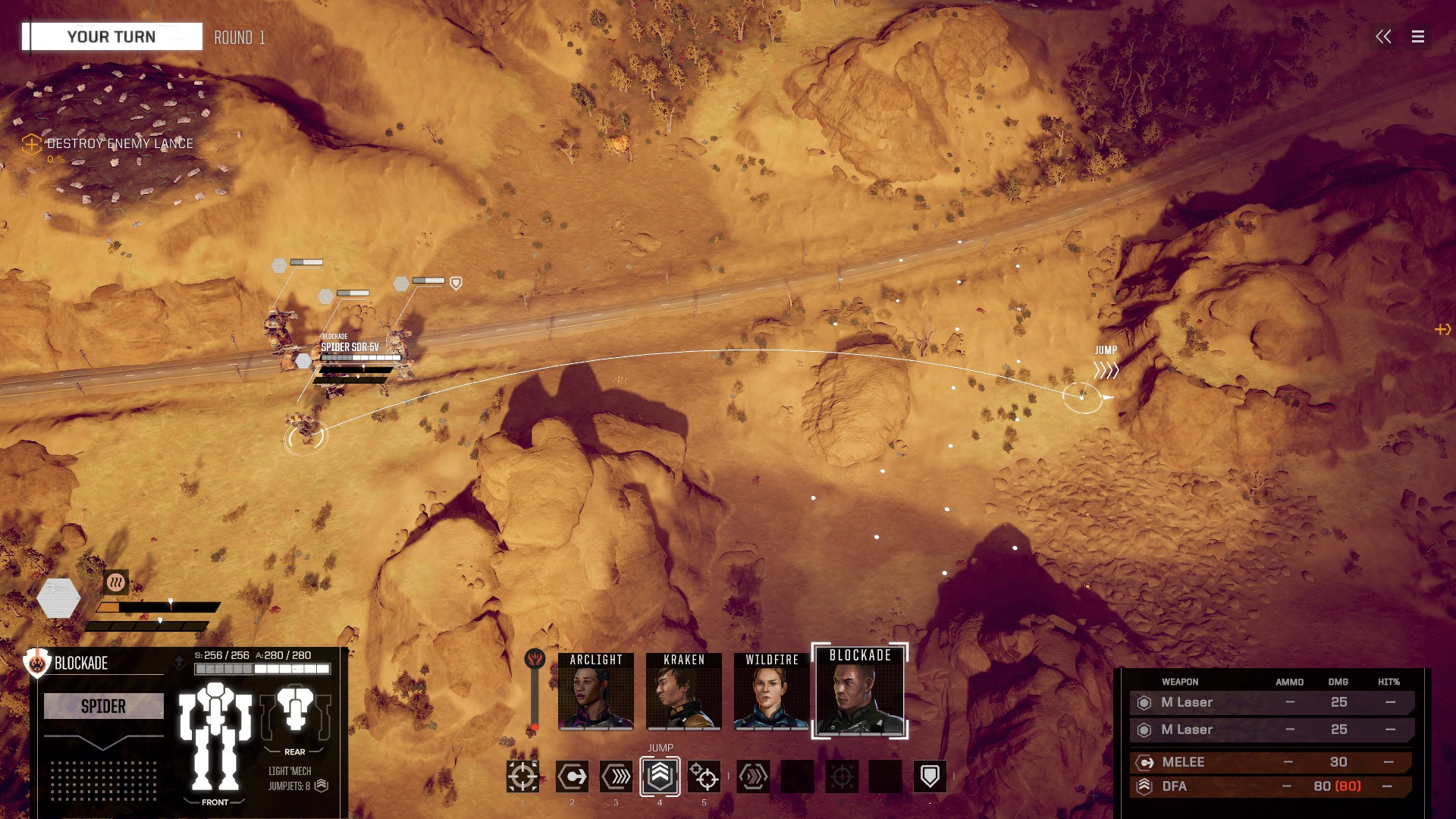Open the hamburger menu
Viewport: 1456px width, 819px height.
[x=1417, y=36]
